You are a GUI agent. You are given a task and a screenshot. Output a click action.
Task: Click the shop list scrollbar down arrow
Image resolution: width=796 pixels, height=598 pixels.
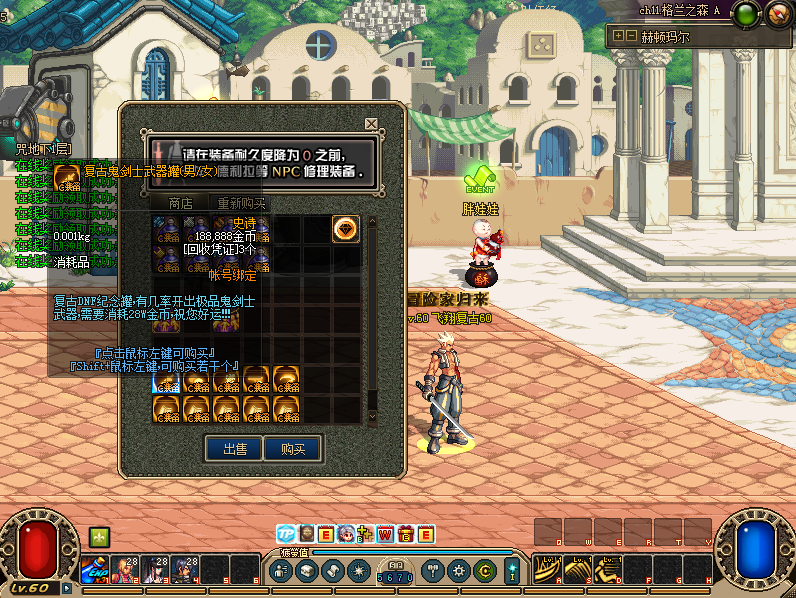[372, 417]
